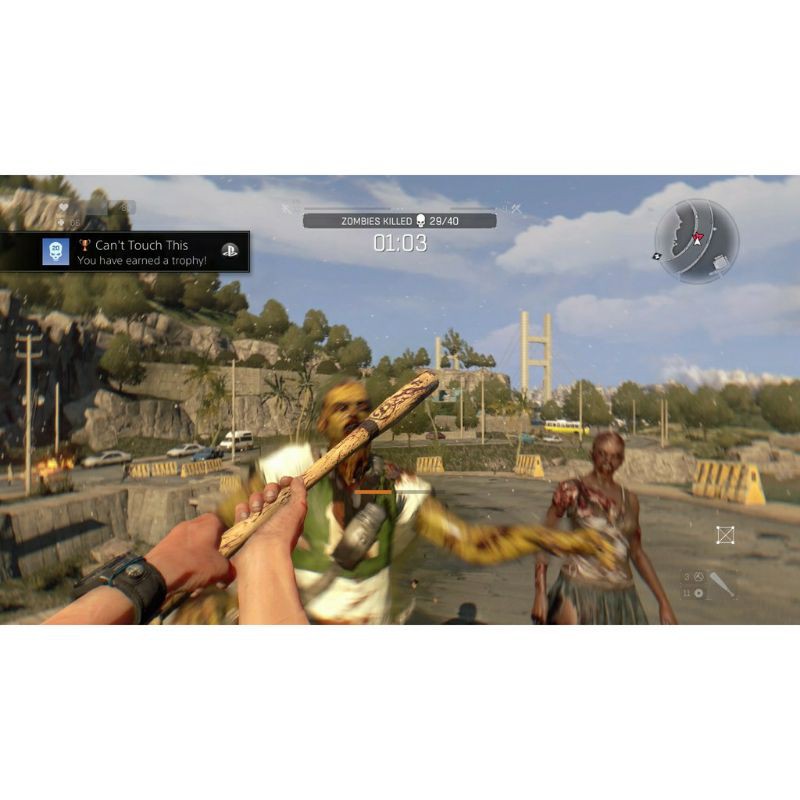The image size is (800, 800).
Task: Click the Zombies Killed objective tracker
Action: [x=400, y=220]
